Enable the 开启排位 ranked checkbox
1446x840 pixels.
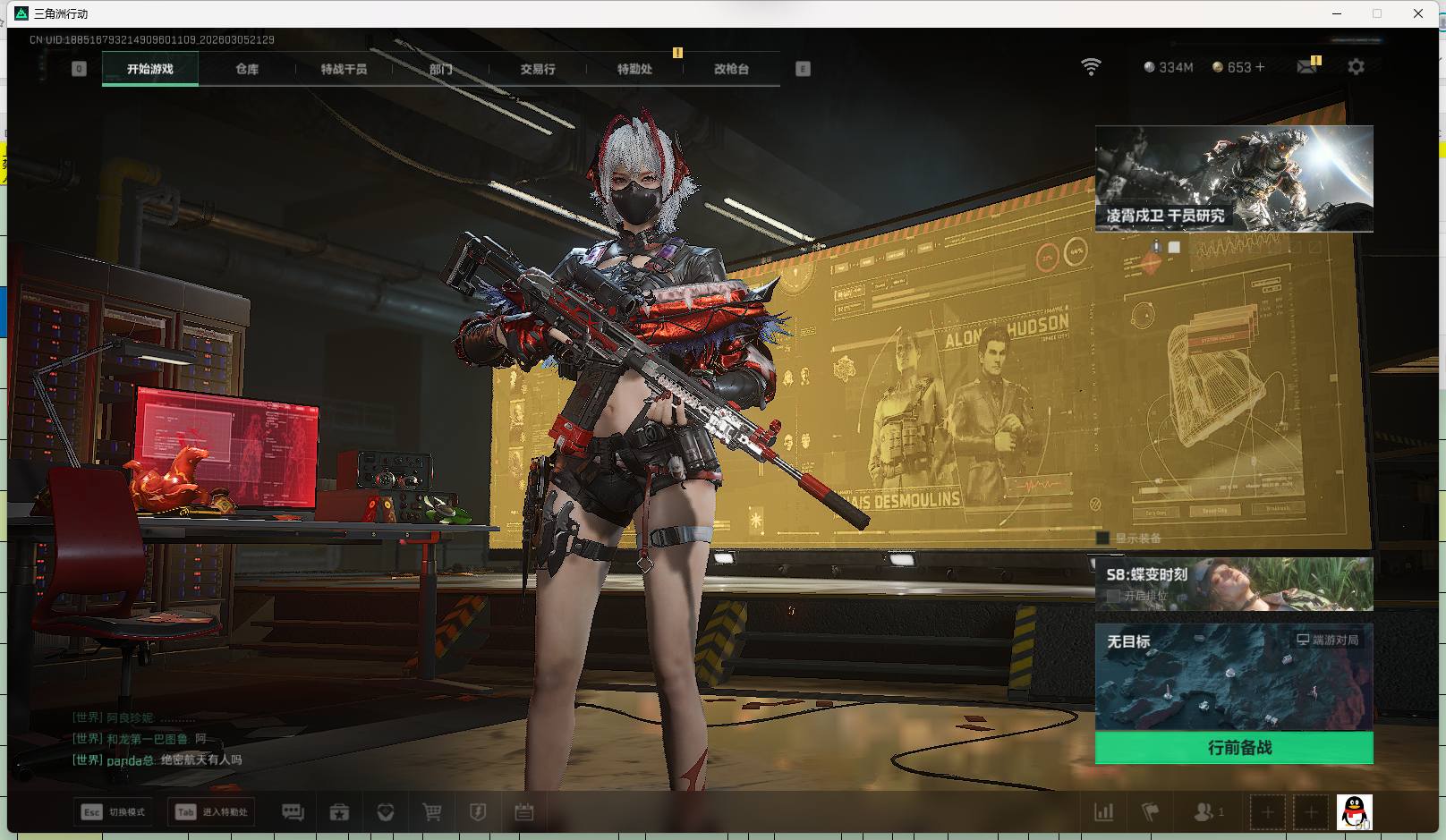coord(1113,596)
